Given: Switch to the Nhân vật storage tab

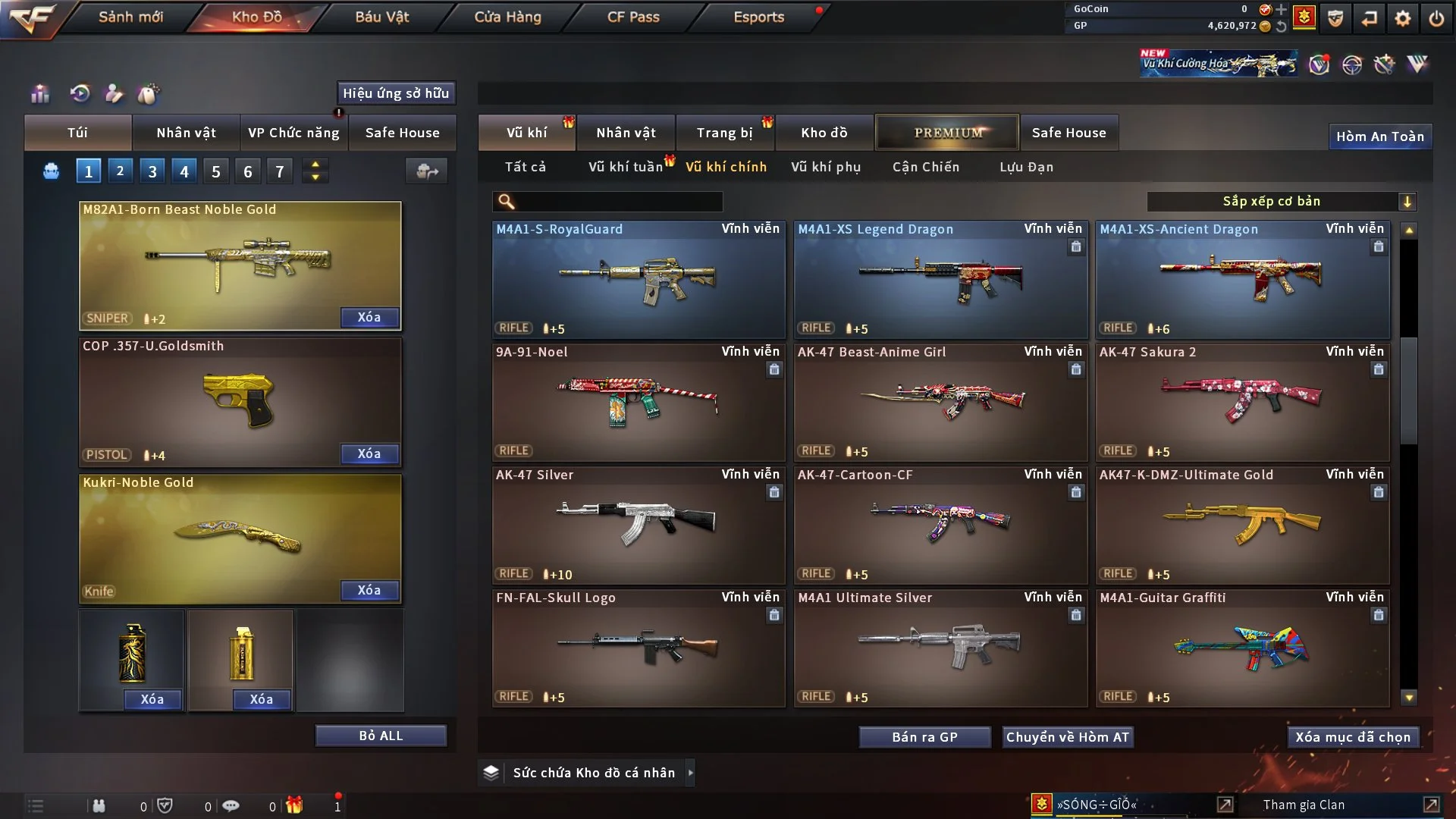Looking at the screenshot, I should pos(626,133).
